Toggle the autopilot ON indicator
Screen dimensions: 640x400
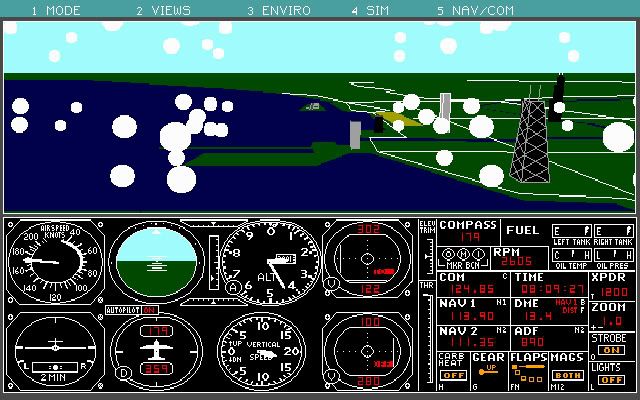pyautogui.click(x=149, y=310)
